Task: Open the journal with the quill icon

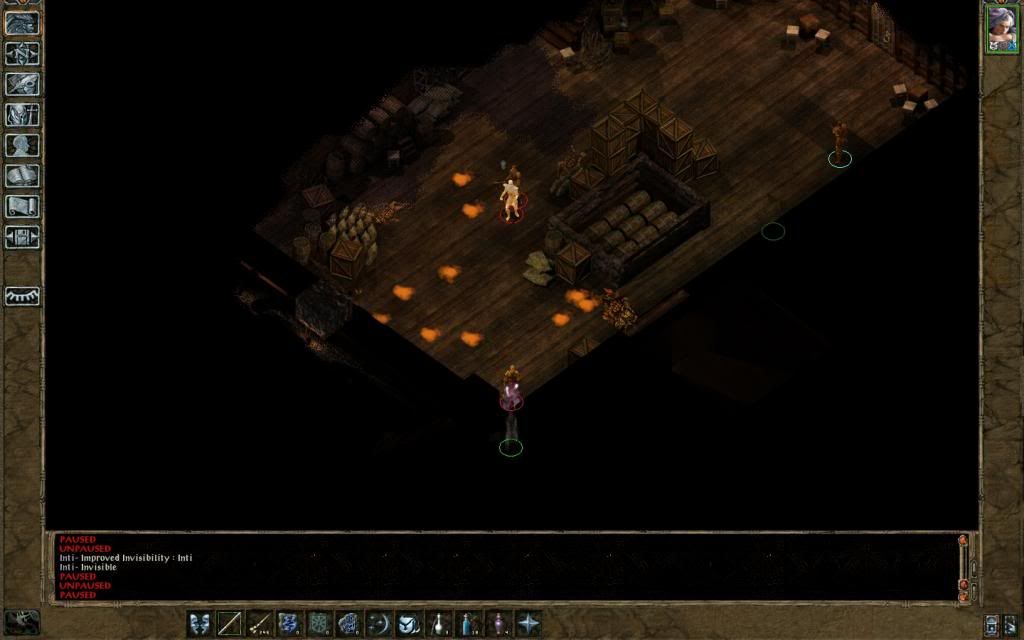Action: tap(22, 83)
